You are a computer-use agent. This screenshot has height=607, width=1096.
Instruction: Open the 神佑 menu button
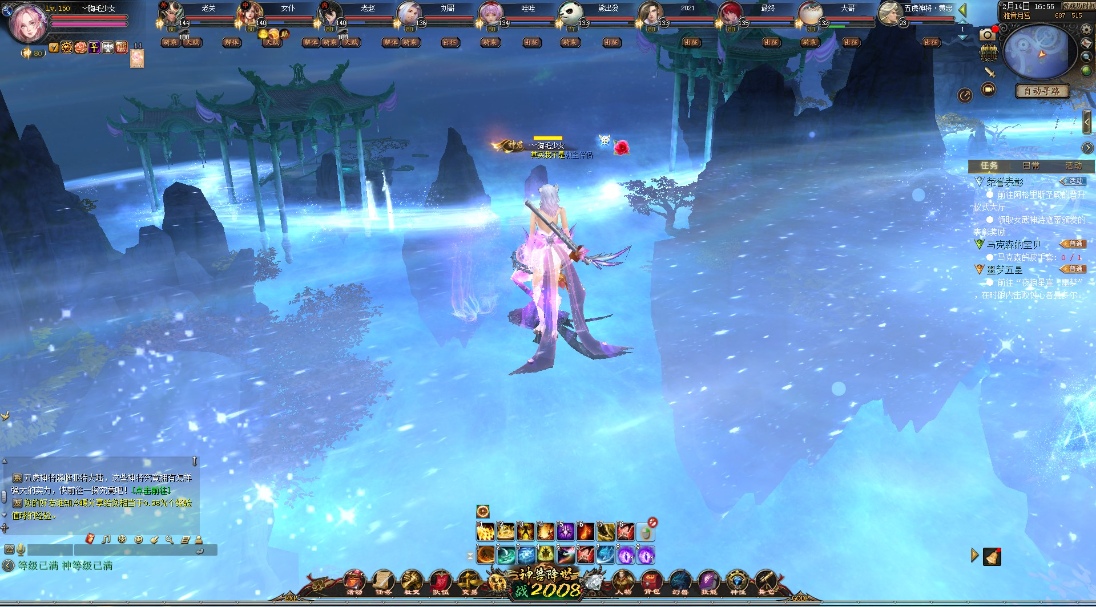(738, 580)
